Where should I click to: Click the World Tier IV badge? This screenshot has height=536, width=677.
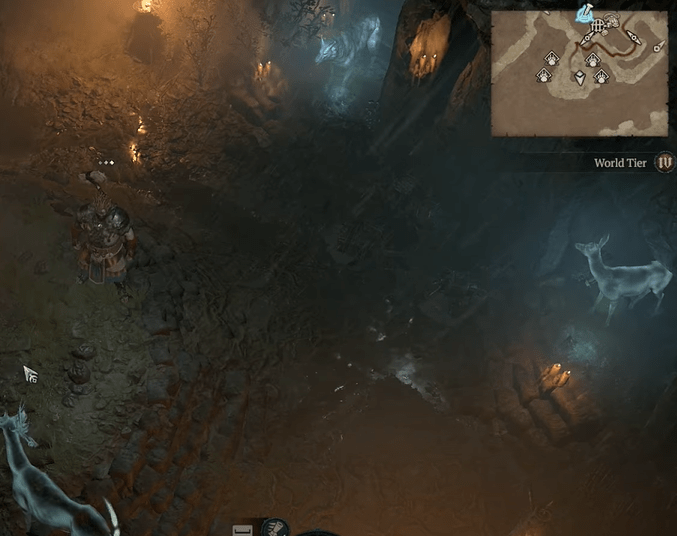coord(664,162)
